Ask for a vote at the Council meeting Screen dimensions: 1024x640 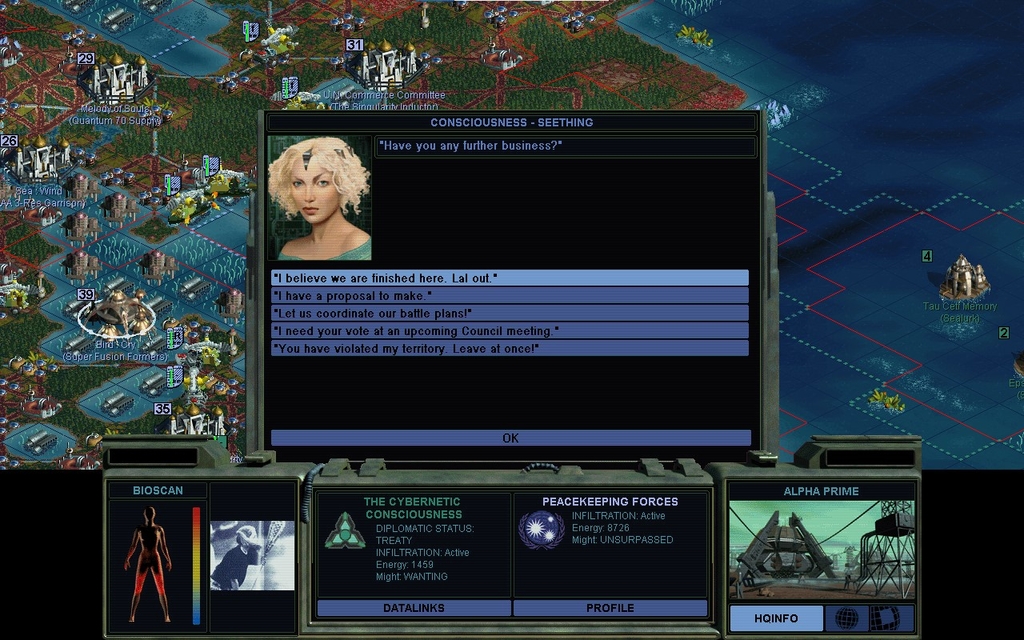click(x=509, y=331)
